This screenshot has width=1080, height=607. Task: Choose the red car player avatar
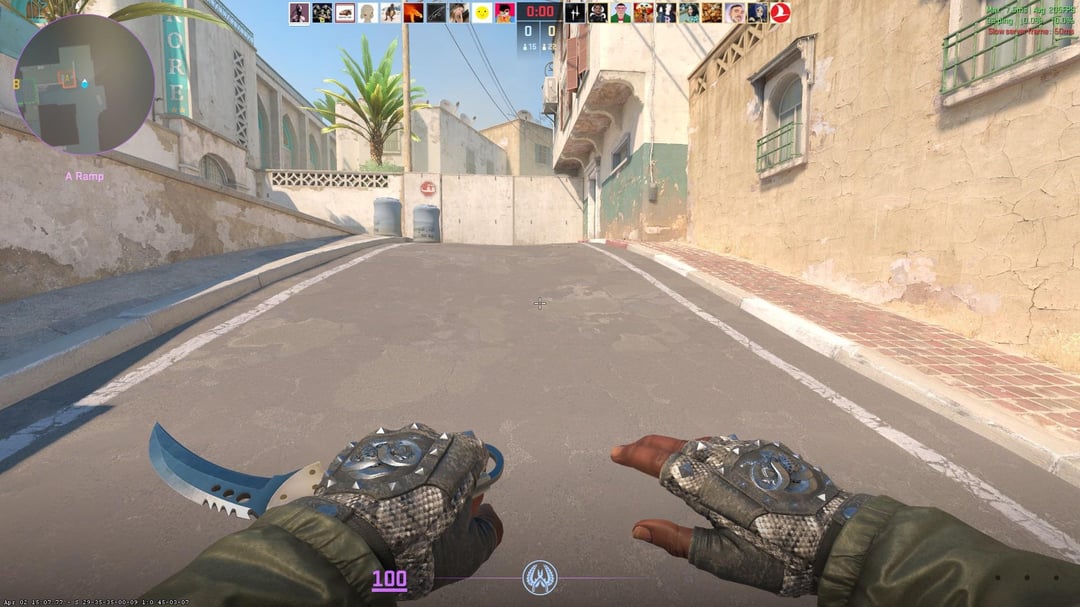point(345,12)
